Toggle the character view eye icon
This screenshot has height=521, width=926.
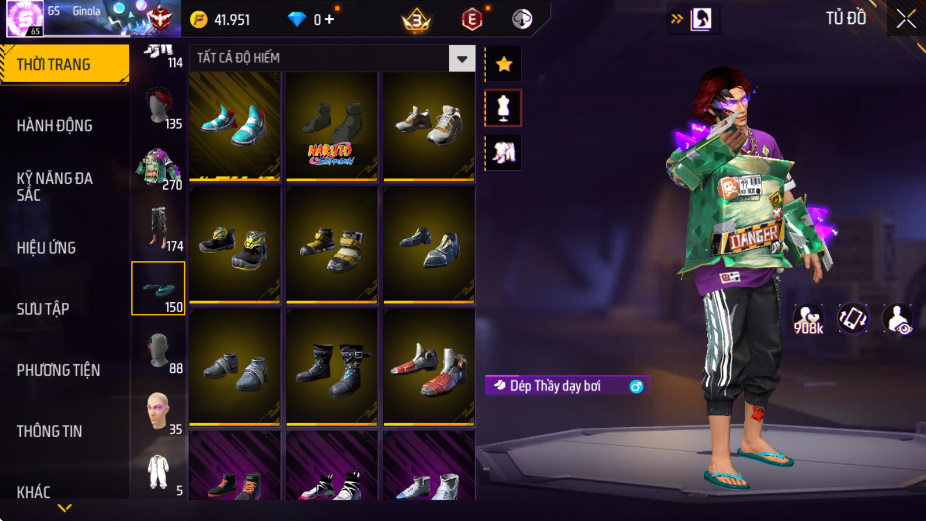896,318
